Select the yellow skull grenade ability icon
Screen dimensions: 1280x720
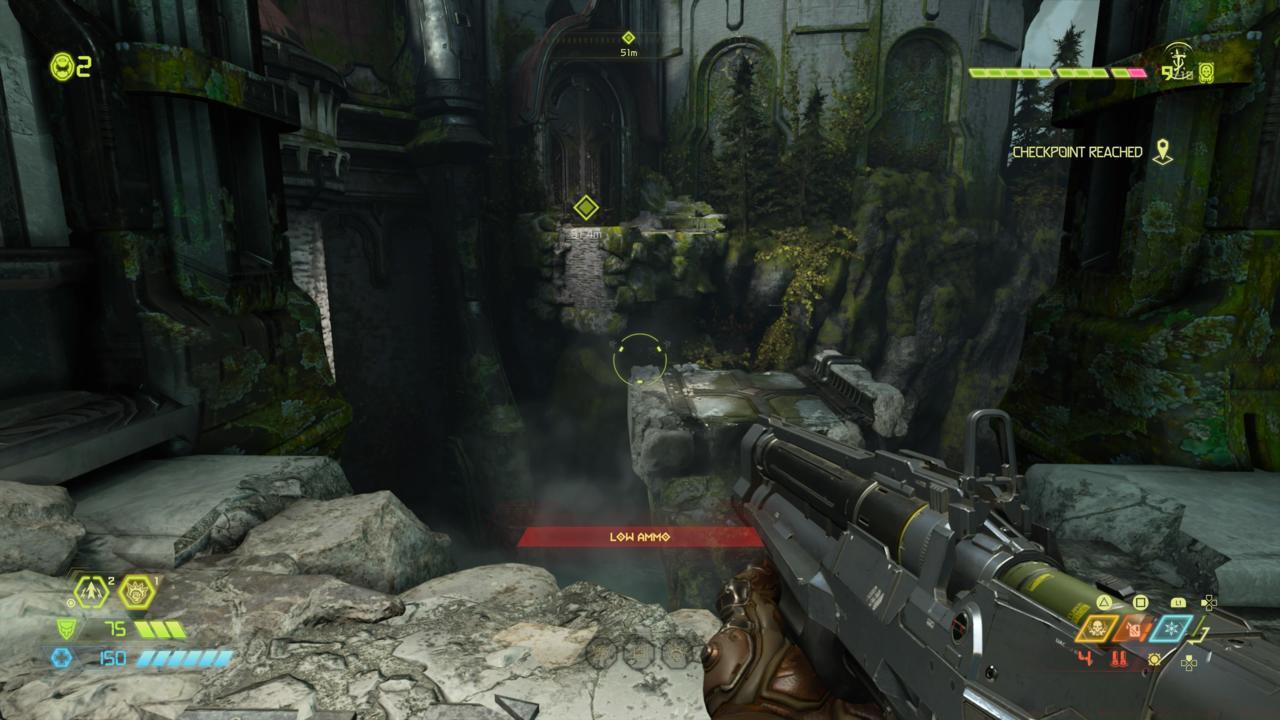[1097, 629]
